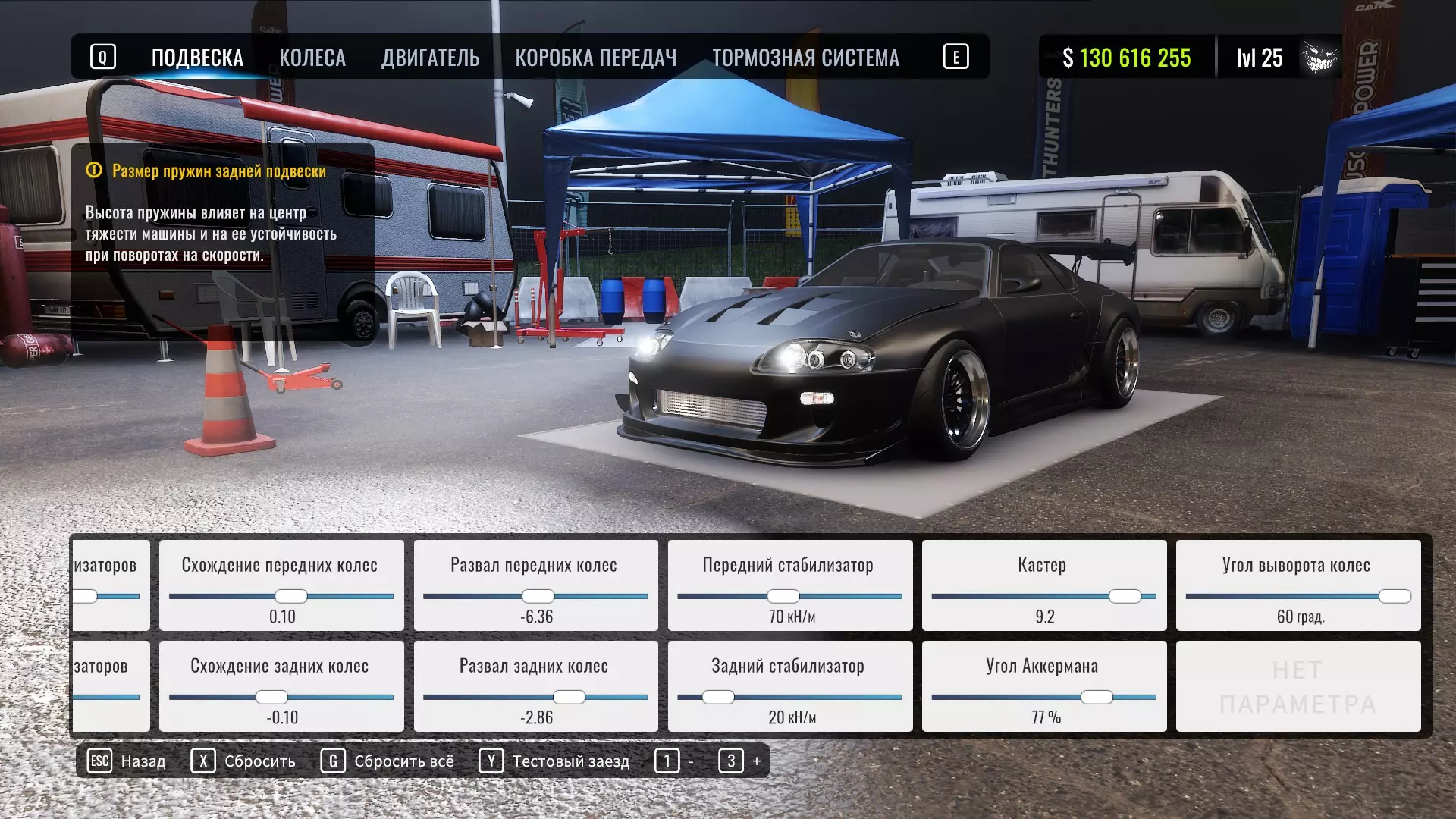Adjust the Схождение задних колес slider
The width and height of the screenshot is (1456, 819).
pos(271,697)
